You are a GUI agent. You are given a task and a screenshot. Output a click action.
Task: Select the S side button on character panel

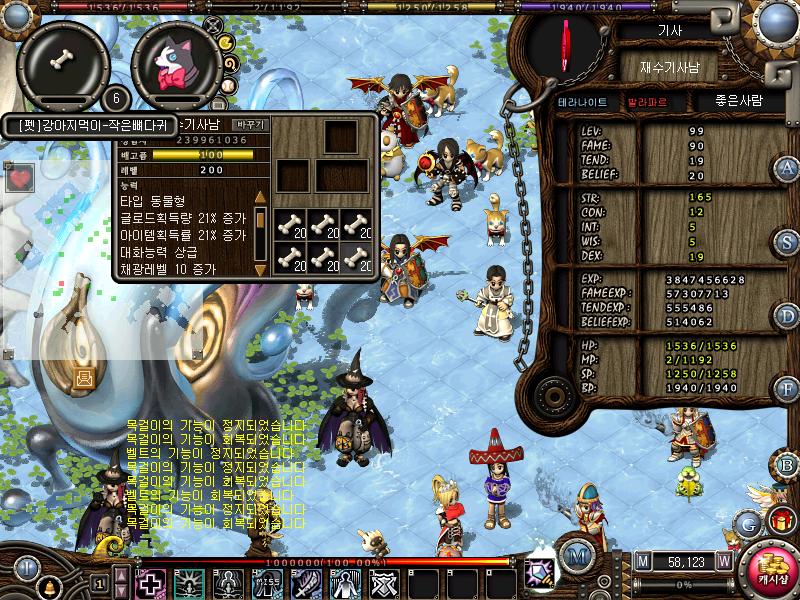pos(787,242)
